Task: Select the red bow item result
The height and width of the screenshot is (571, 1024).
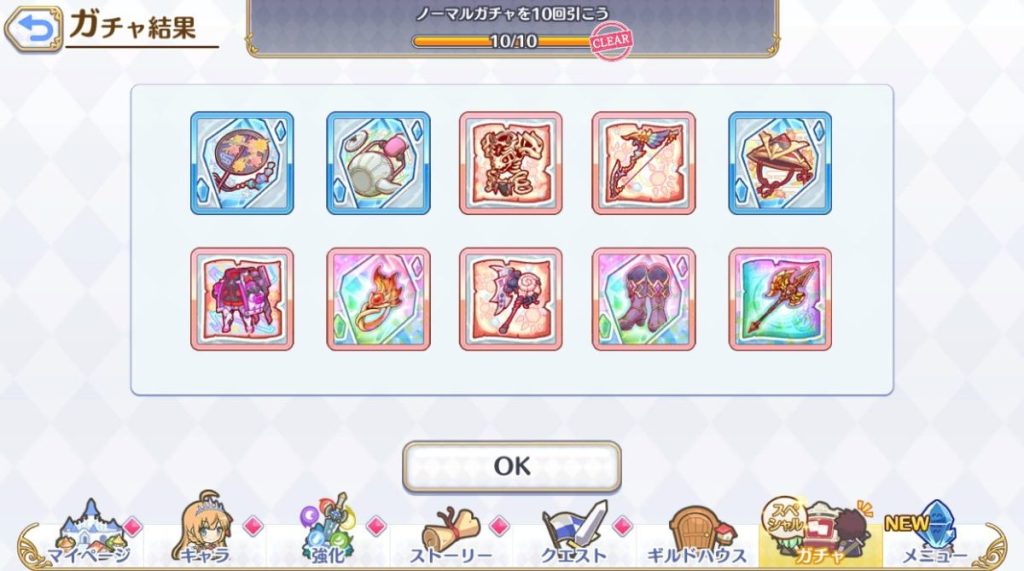Action: [643, 162]
